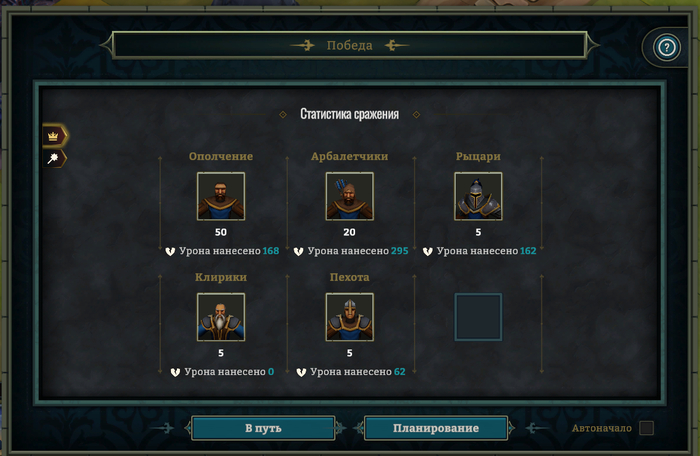700x456 pixels.
Task: Select the Арбалетчики unit portrait
Action: (350, 196)
